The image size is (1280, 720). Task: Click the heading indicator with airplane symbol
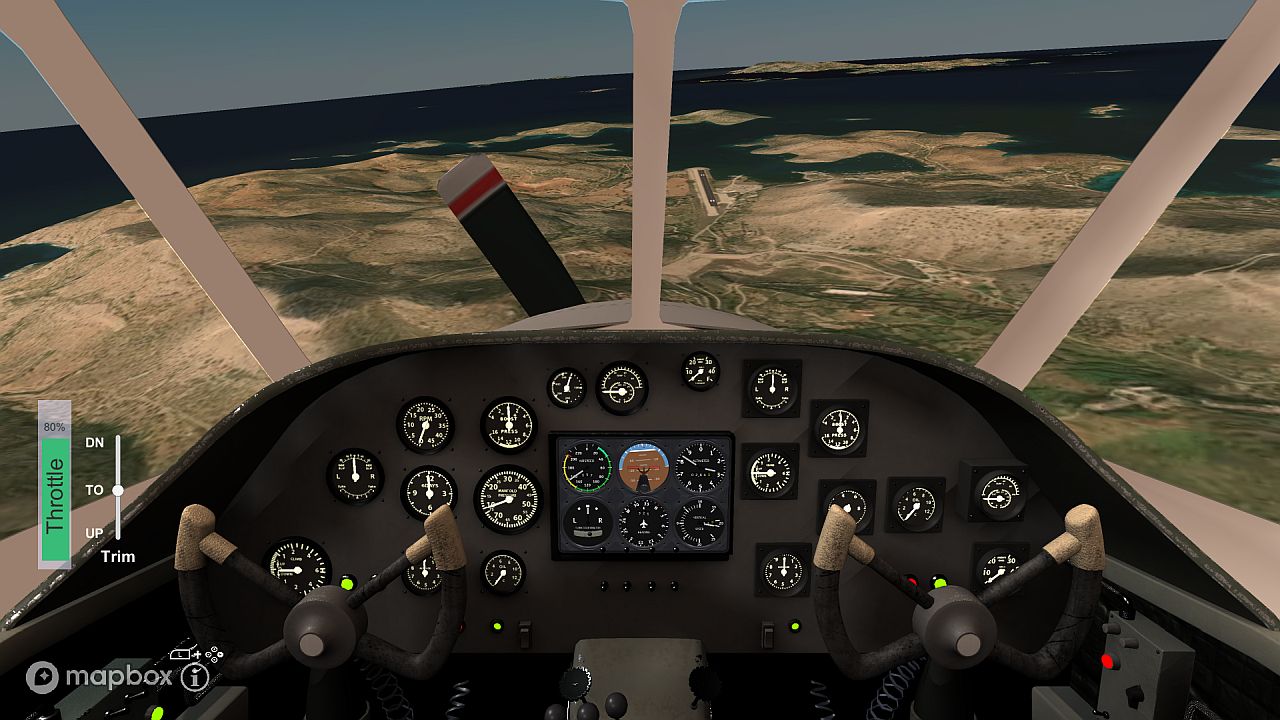point(643,523)
